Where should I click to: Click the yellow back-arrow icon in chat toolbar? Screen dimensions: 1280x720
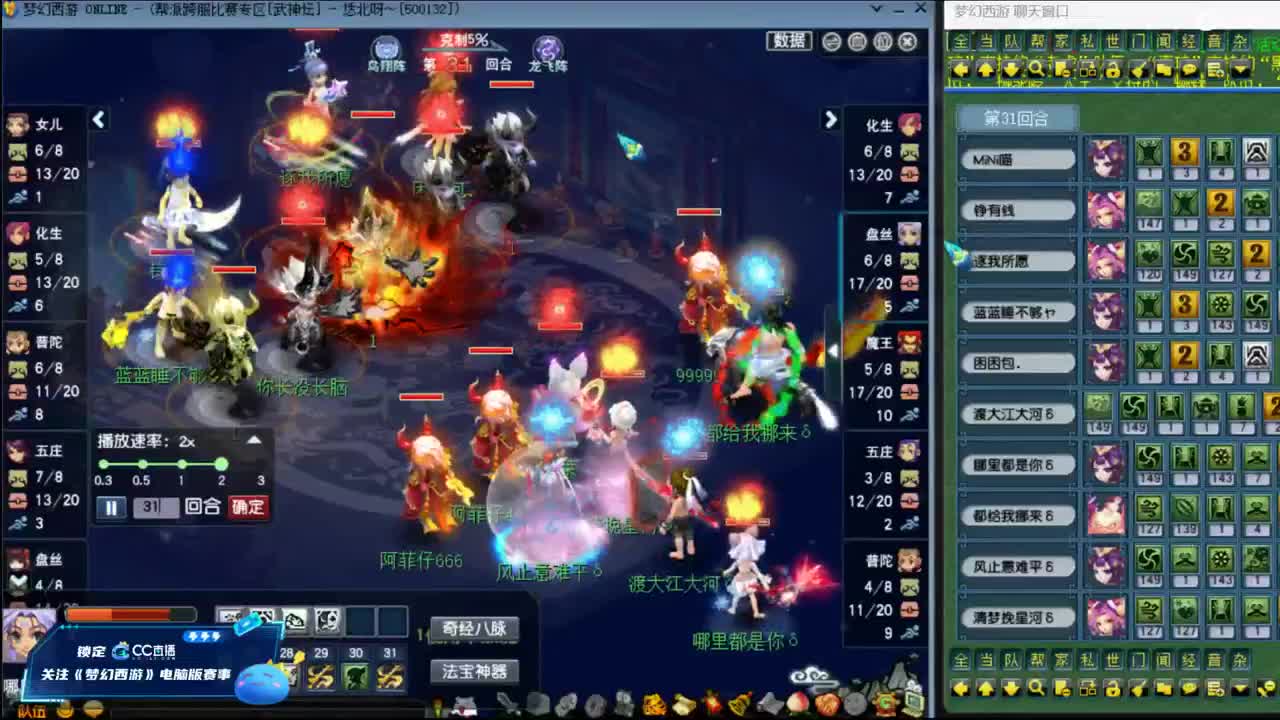pyautogui.click(x=960, y=69)
